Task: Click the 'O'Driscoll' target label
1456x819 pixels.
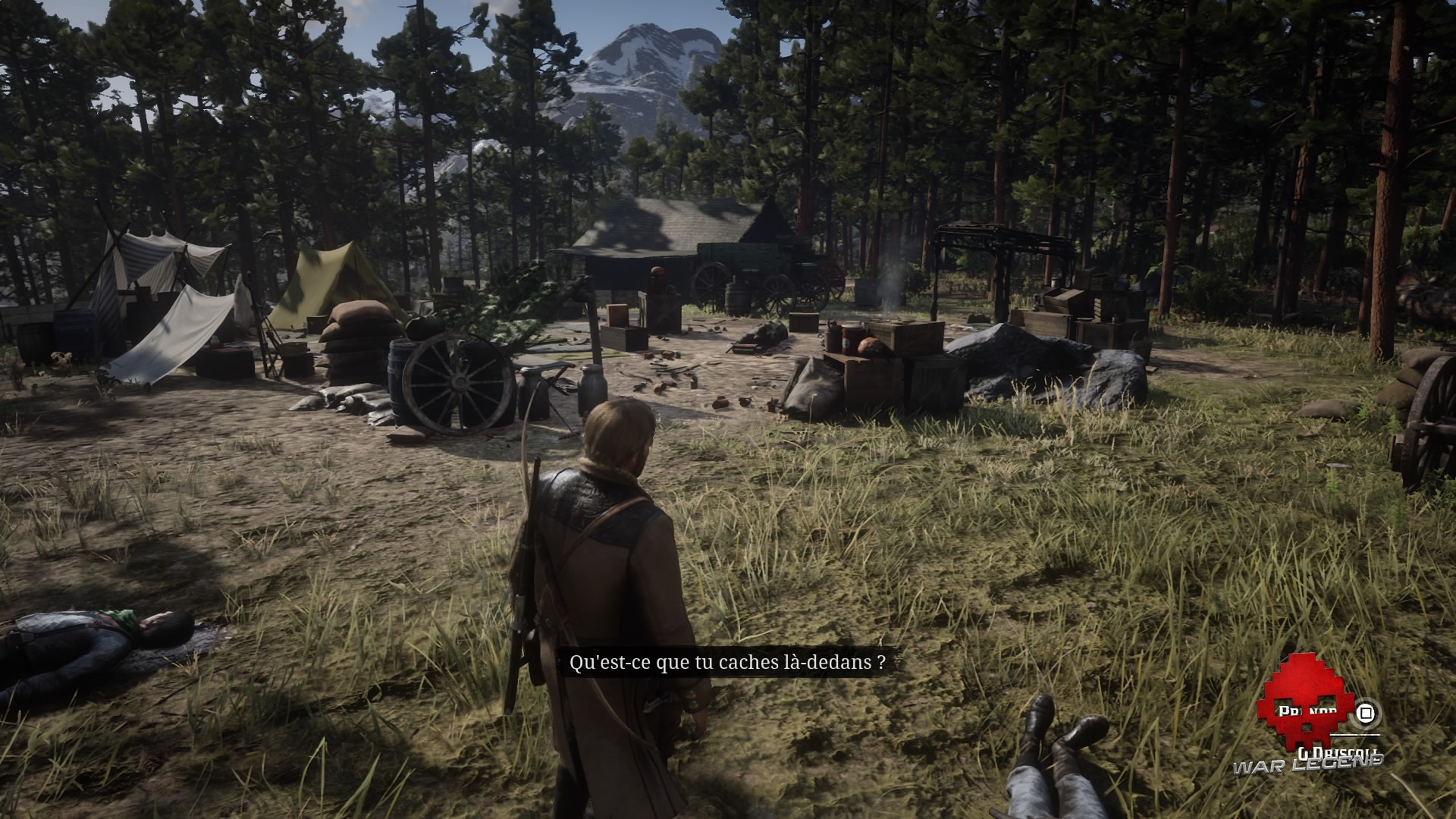Action: pos(1338,752)
